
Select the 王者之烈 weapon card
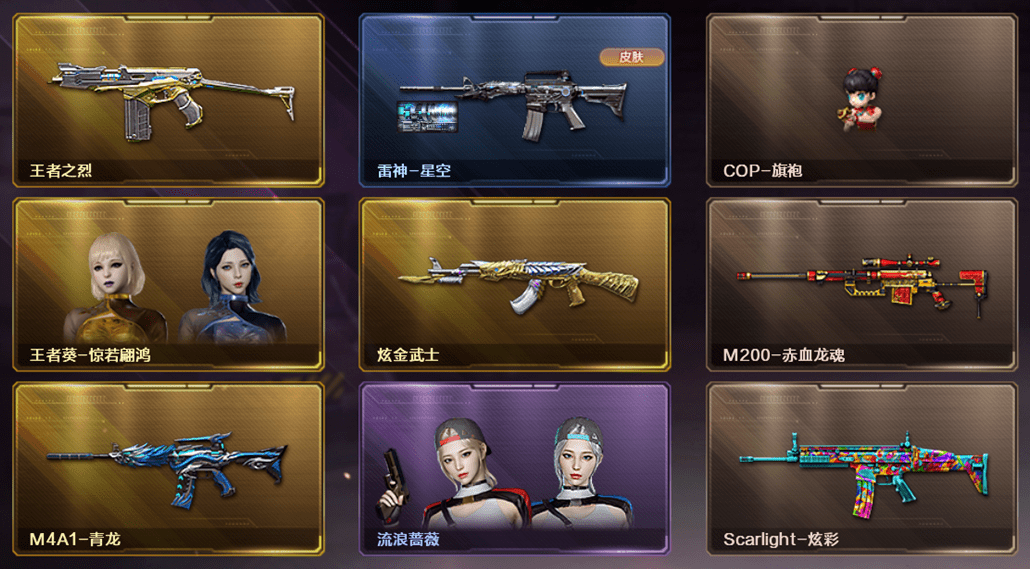click(168, 100)
